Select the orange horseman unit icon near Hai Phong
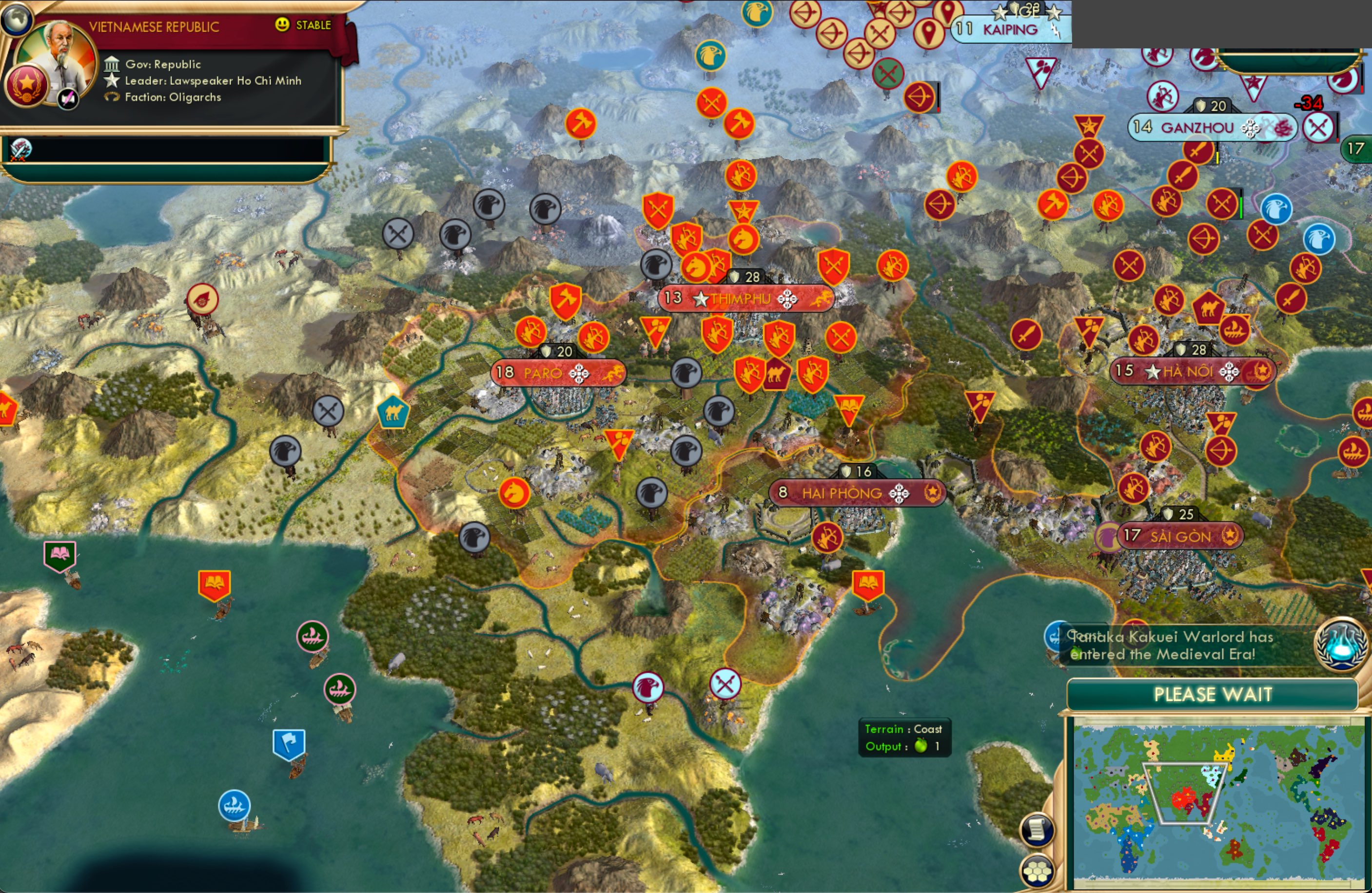The width and height of the screenshot is (1372, 893). click(x=515, y=493)
